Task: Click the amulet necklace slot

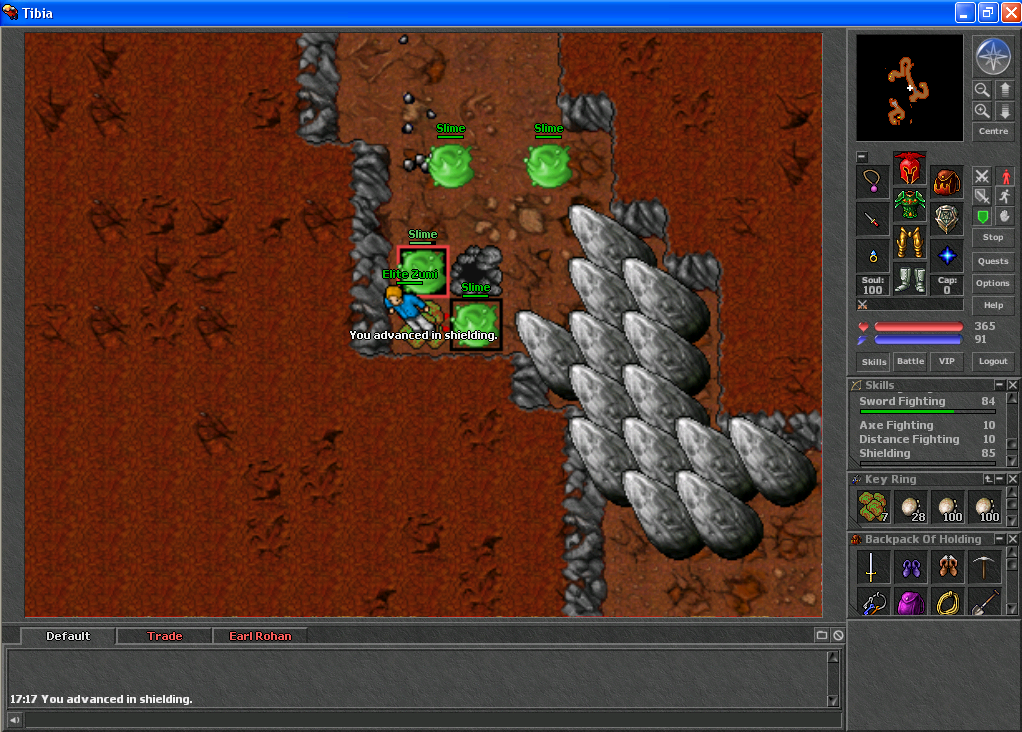Action: click(873, 182)
